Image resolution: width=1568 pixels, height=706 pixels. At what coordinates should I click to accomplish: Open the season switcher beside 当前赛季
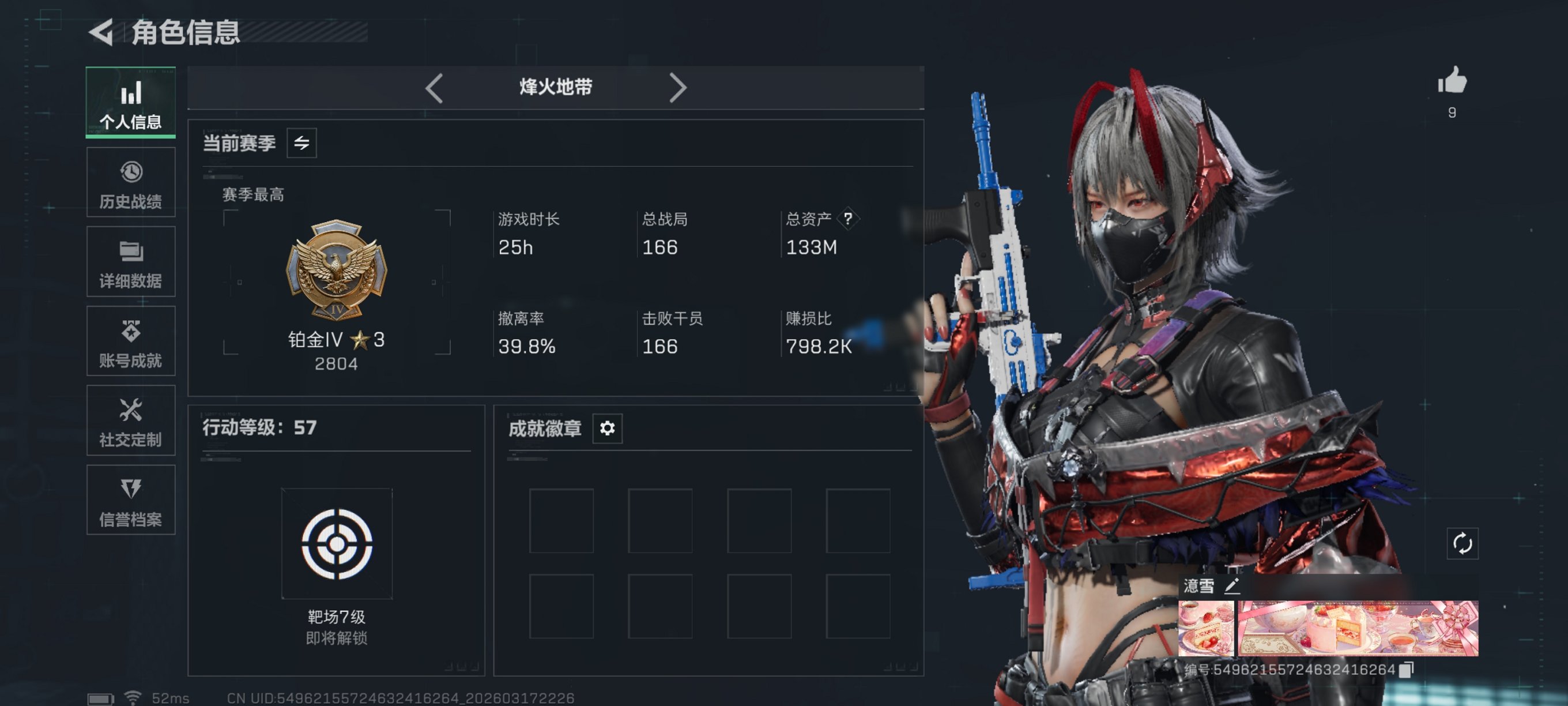point(302,142)
